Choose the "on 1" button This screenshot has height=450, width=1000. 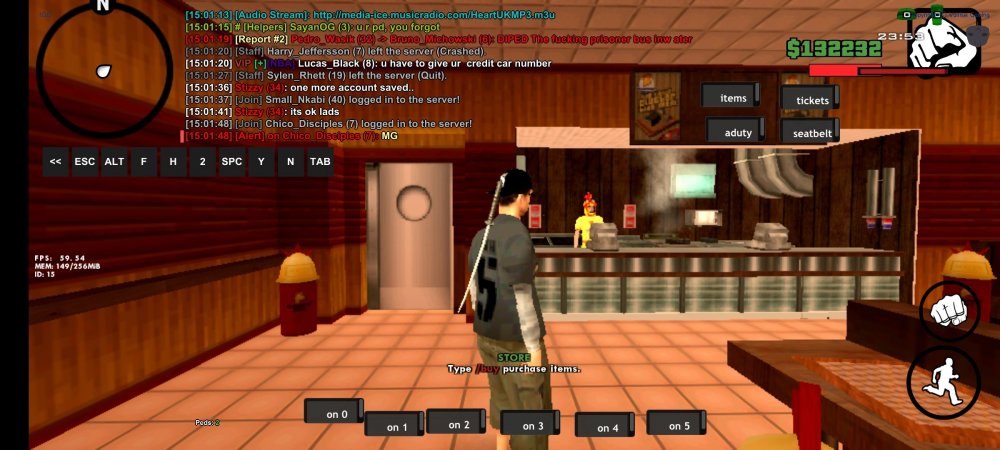pos(397,426)
